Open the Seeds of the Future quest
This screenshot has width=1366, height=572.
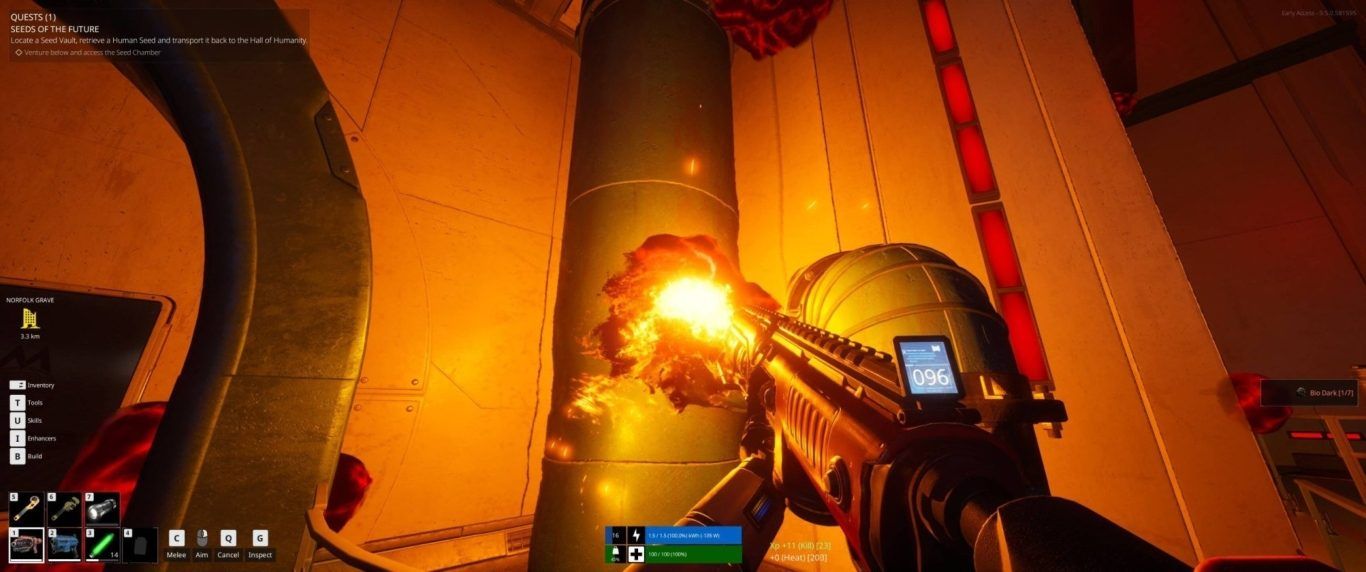pos(55,29)
